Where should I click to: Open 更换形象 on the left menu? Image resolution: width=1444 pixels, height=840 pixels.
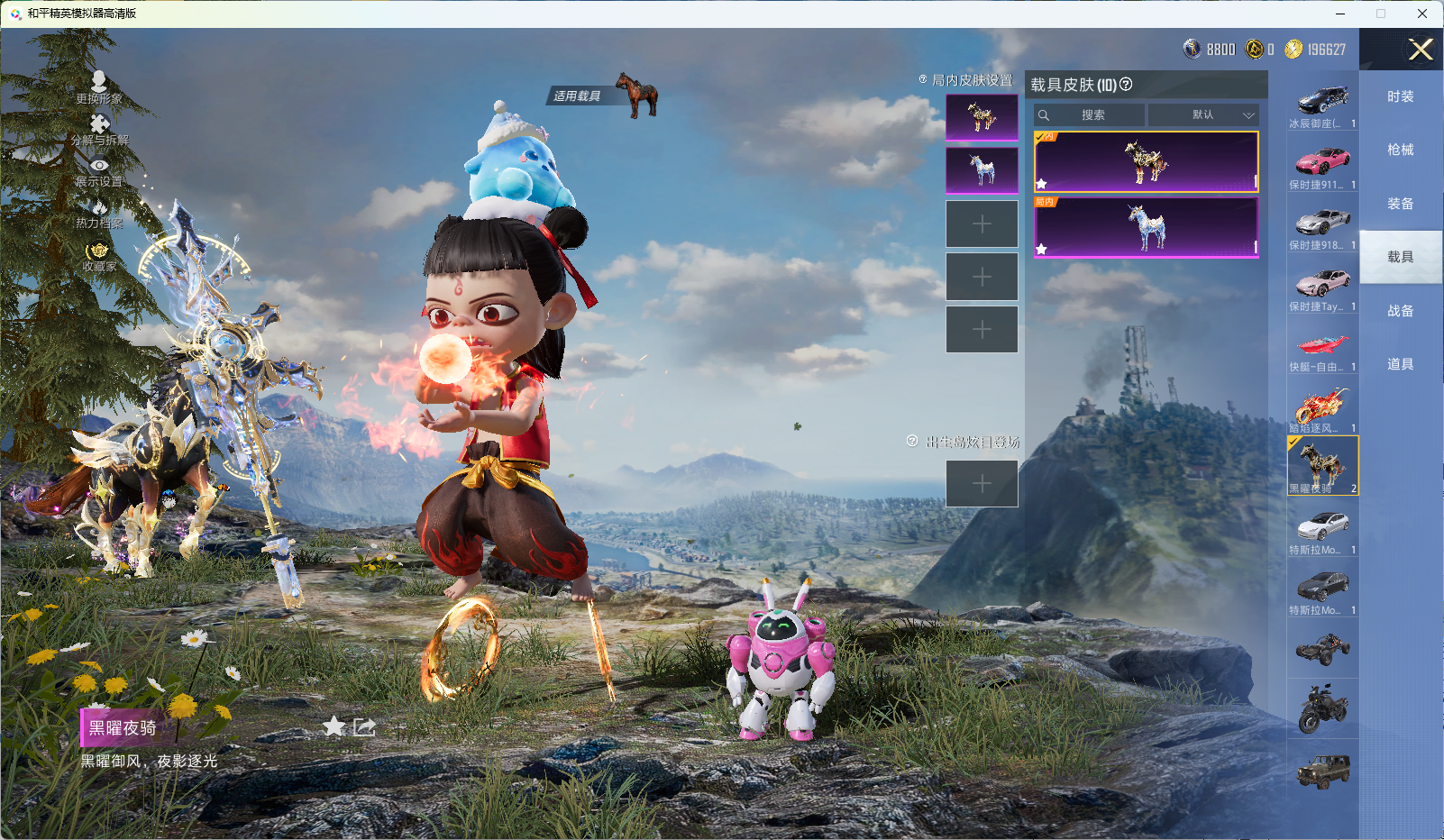coord(99,87)
